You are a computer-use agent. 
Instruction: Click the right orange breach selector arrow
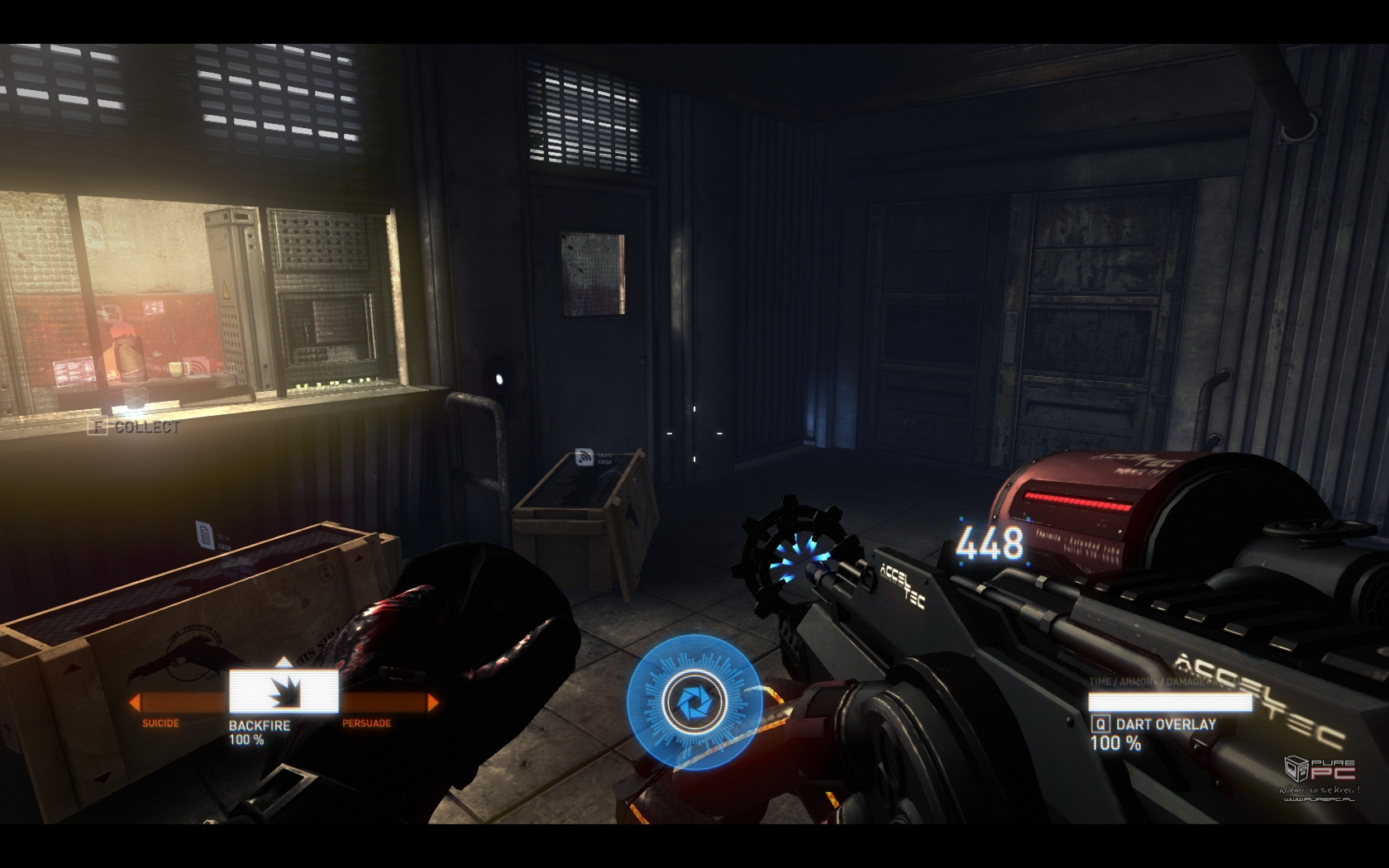coord(432,703)
